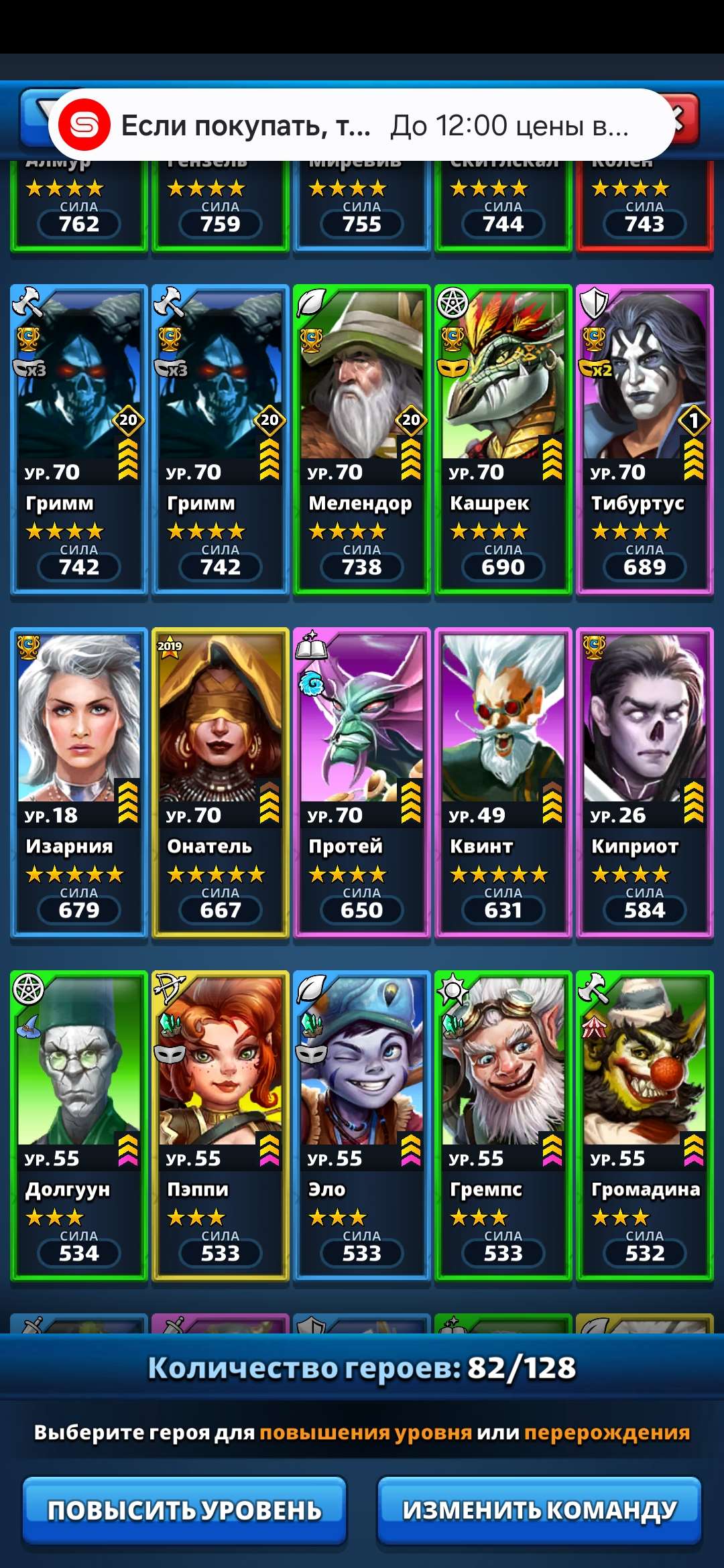Image resolution: width=724 pixels, height=1568 pixels.
Task: Choose the Кашрек hero card
Action: click(x=503, y=440)
